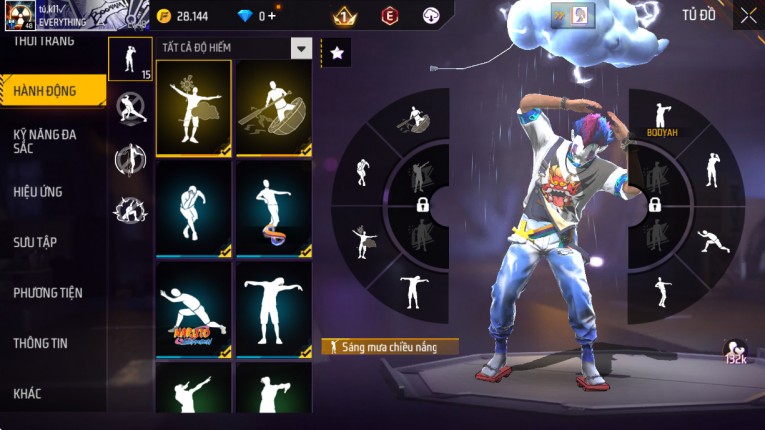Select the golden rain-and-shine emote tile
Screen dimensions: 765x430
coord(193,108)
